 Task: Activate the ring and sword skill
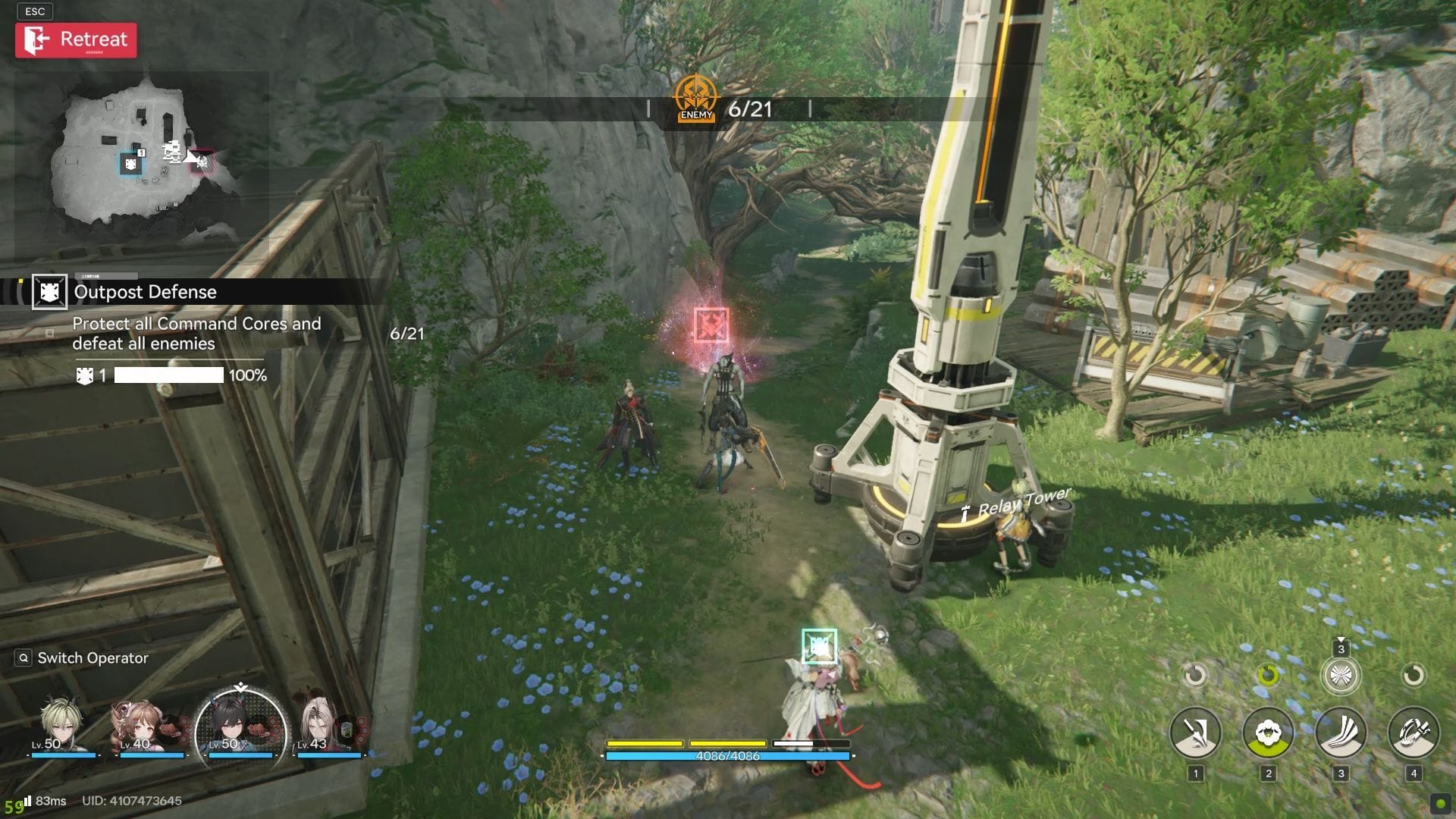point(1413,733)
